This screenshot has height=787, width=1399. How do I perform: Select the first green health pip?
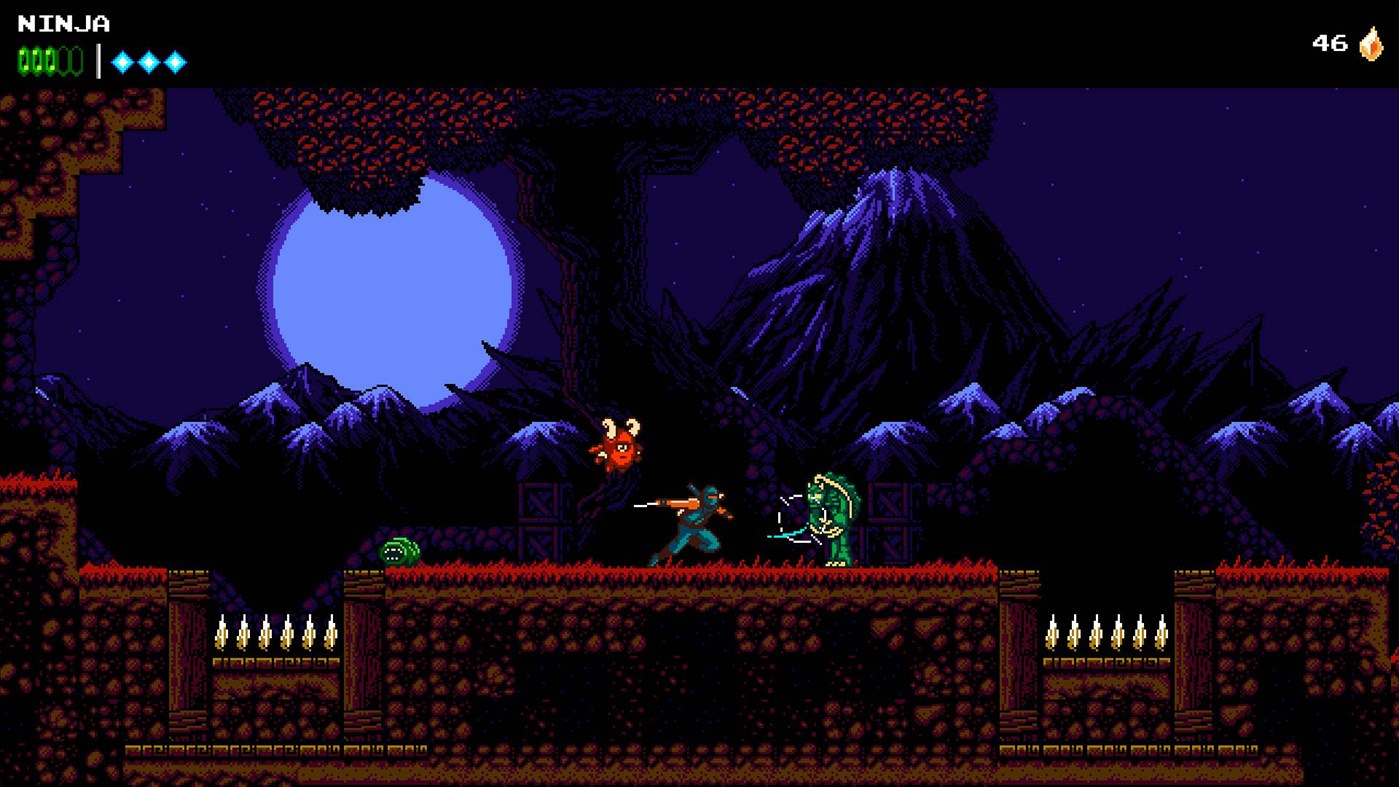(23, 60)
